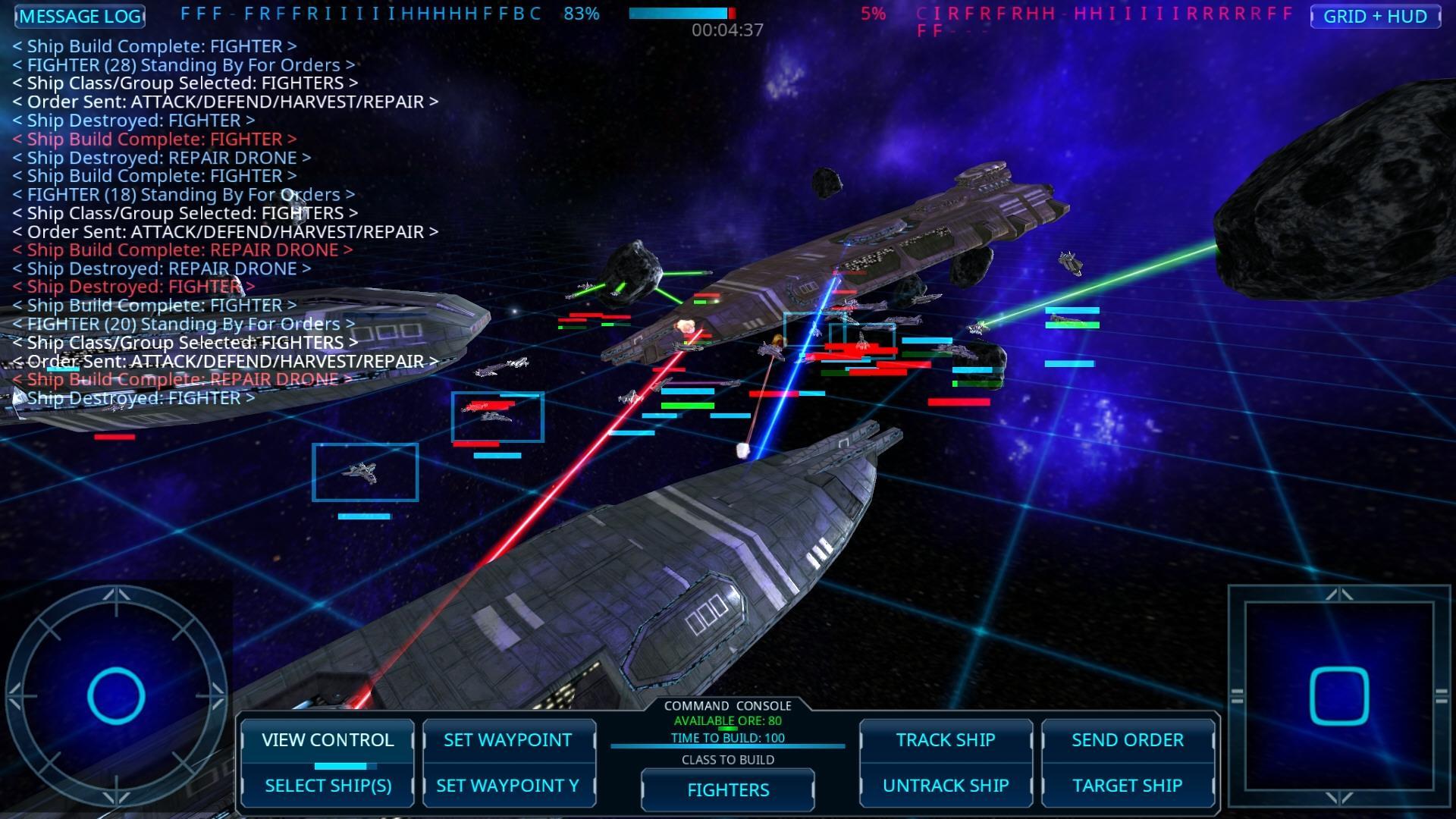Switch to VIEW CONTROL mode
Viewport: 1456px width, 819px height.
pos(327,739)
